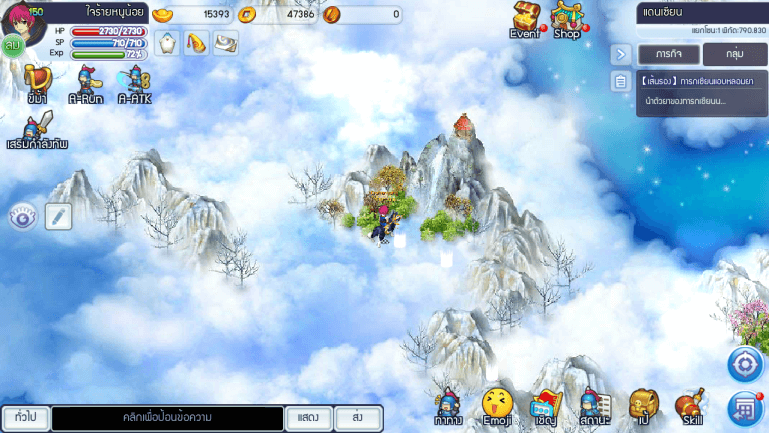Click the blue crosshair target button
The width and height of the screenshot is (769, 433).
pos(745,364)
